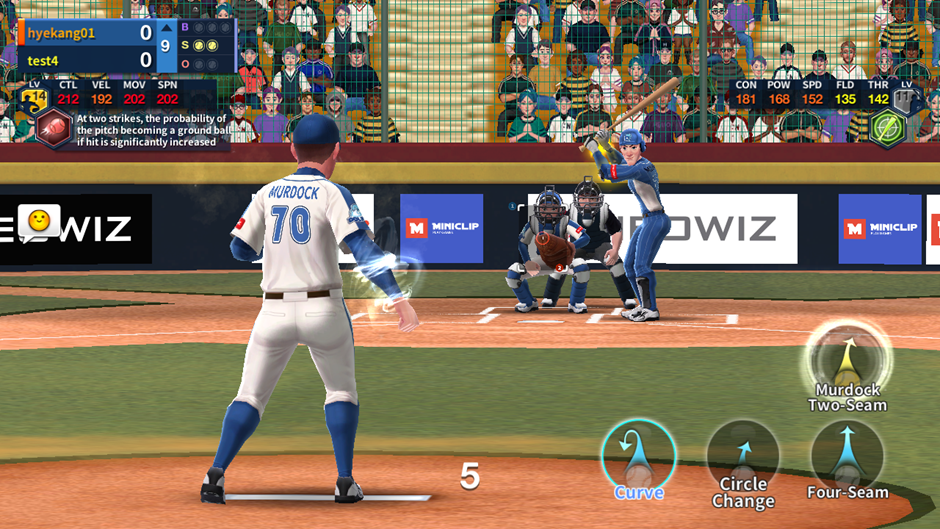Screen dimensions: 940x529
Task: Open the emoji chat bubble
Action: pyautogui.click(x=40, y=221)
